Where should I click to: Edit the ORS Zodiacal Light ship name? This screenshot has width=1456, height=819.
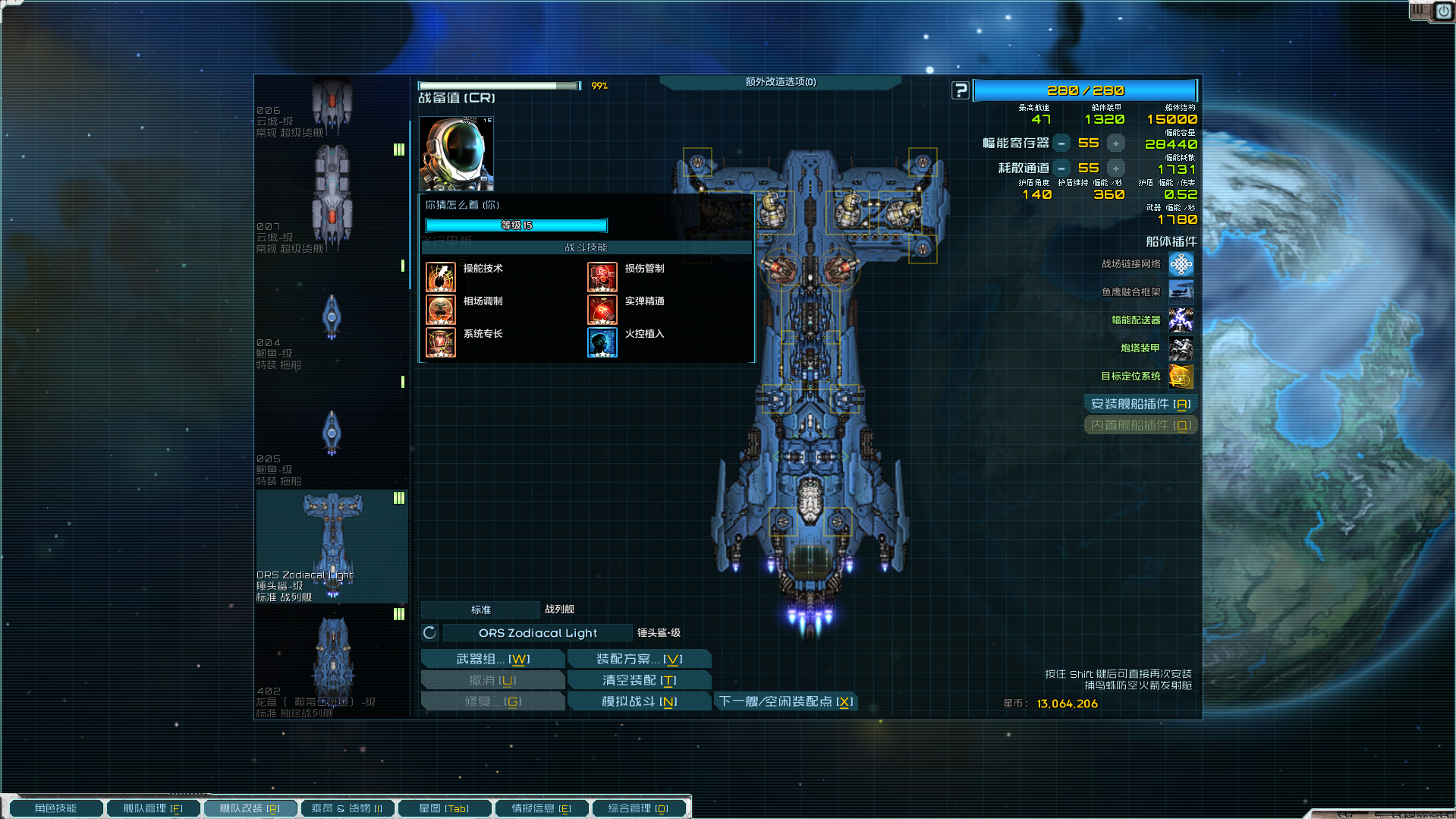537,633
